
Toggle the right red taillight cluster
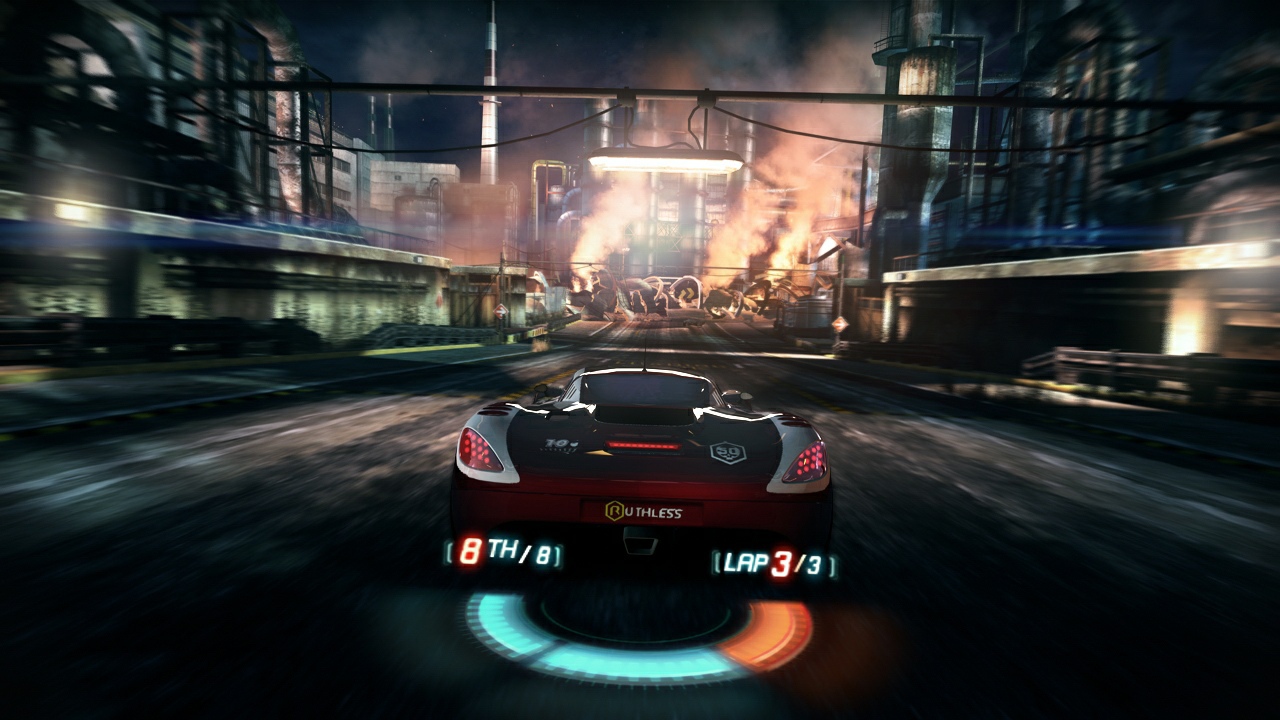(x=806, y=462)
